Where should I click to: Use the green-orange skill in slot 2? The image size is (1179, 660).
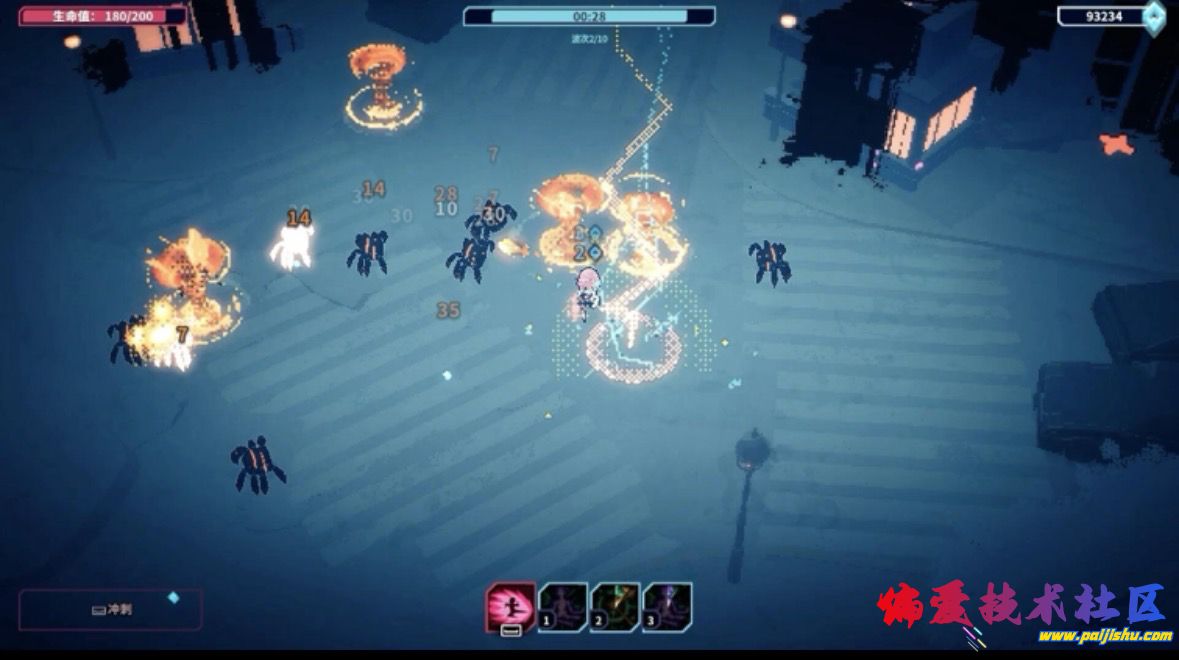point(615,607)
